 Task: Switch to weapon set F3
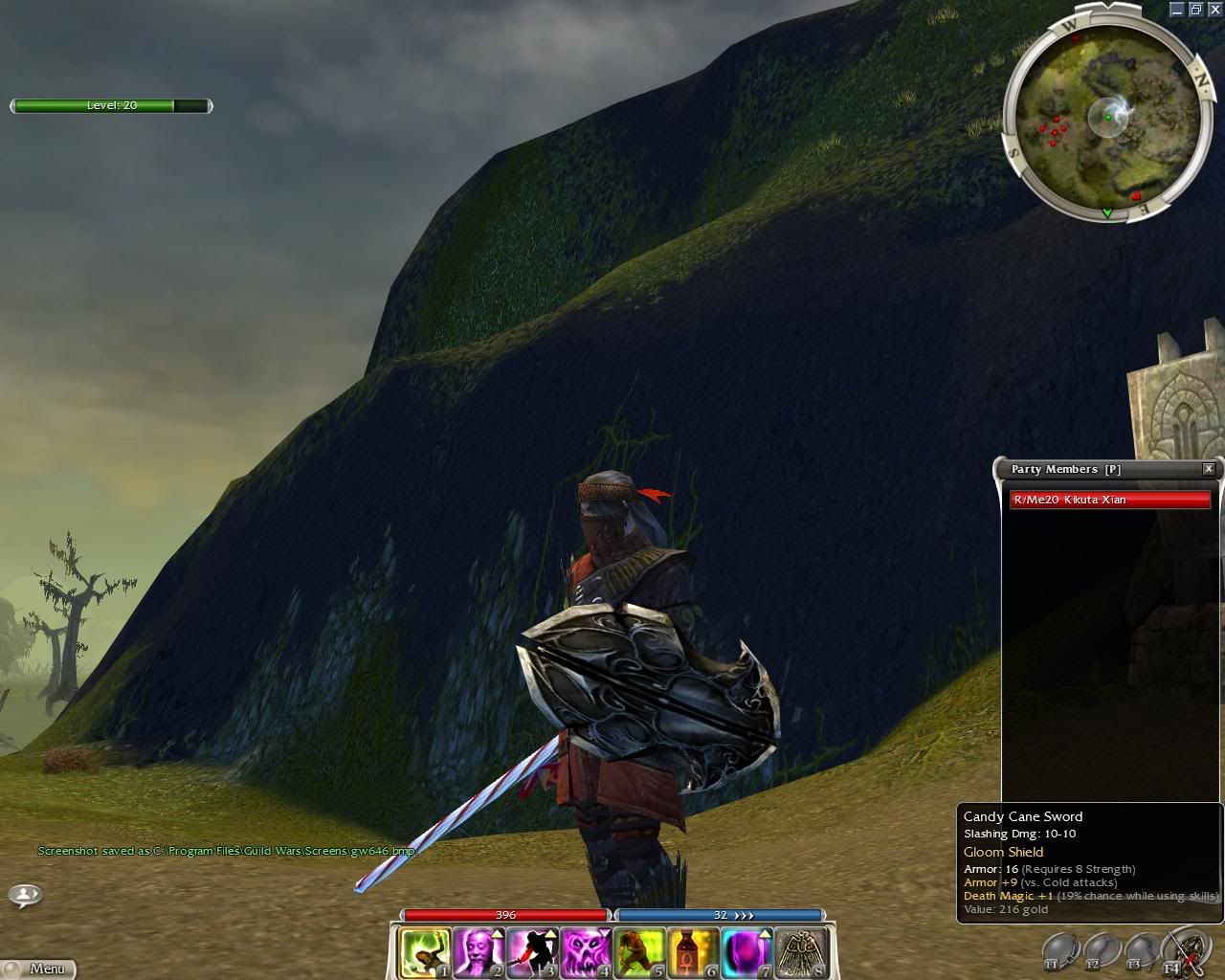point(1141,951)
